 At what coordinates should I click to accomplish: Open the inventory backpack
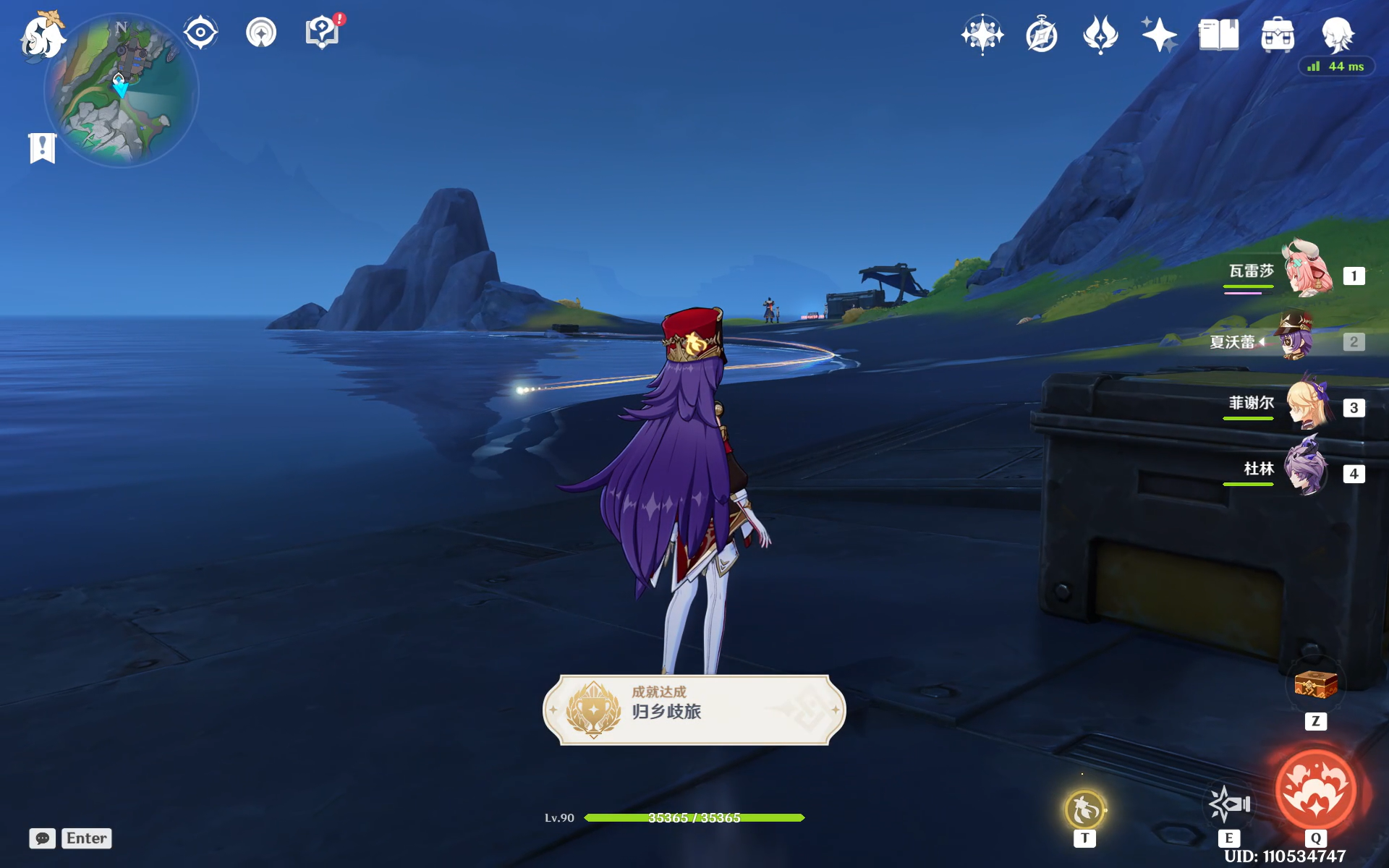(1278, 35)
